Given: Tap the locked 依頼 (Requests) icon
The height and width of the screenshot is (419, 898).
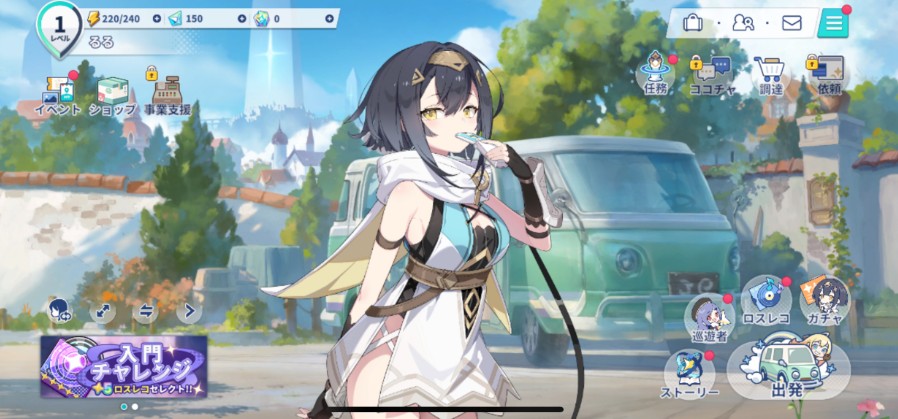Looking at the screenshot, I should (x=828, y=73).
